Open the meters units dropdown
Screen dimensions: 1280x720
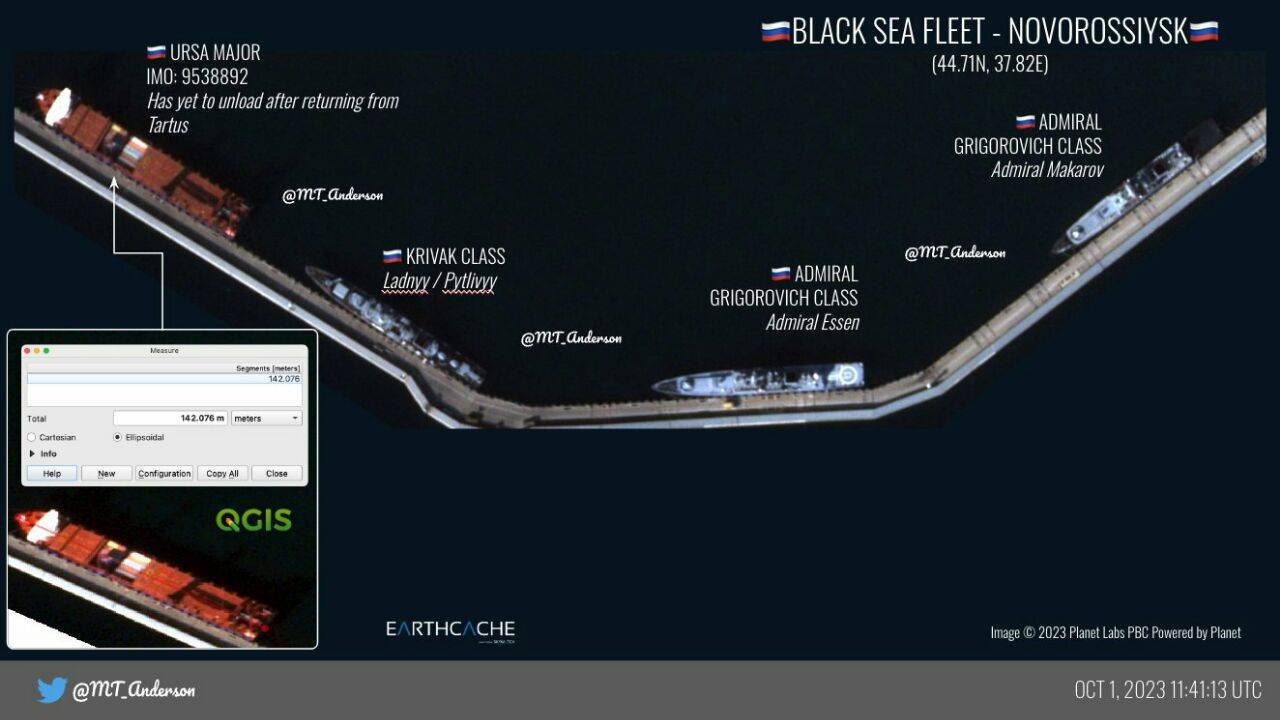[266, 418]
